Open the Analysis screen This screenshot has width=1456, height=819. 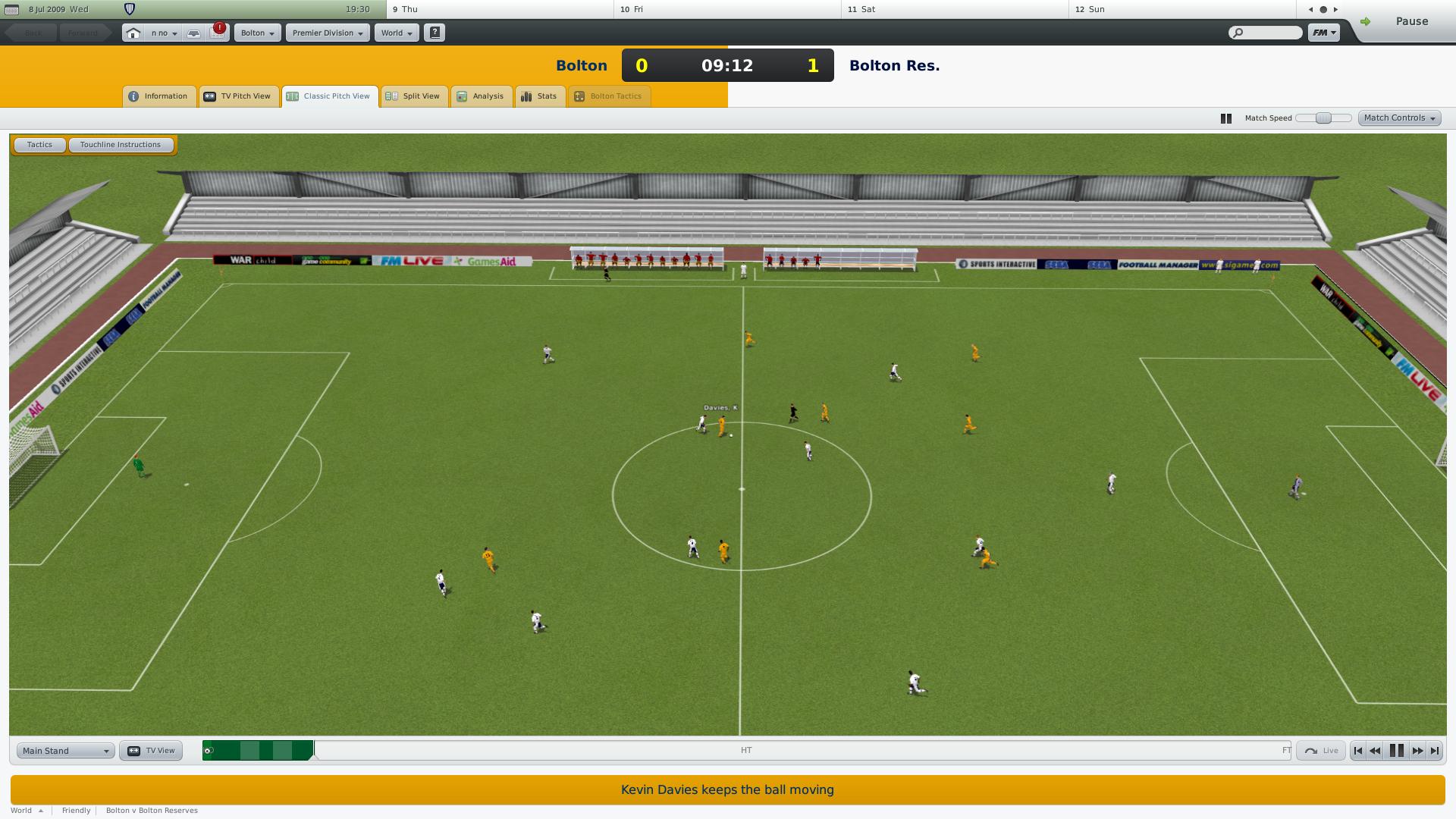[481, 96]
